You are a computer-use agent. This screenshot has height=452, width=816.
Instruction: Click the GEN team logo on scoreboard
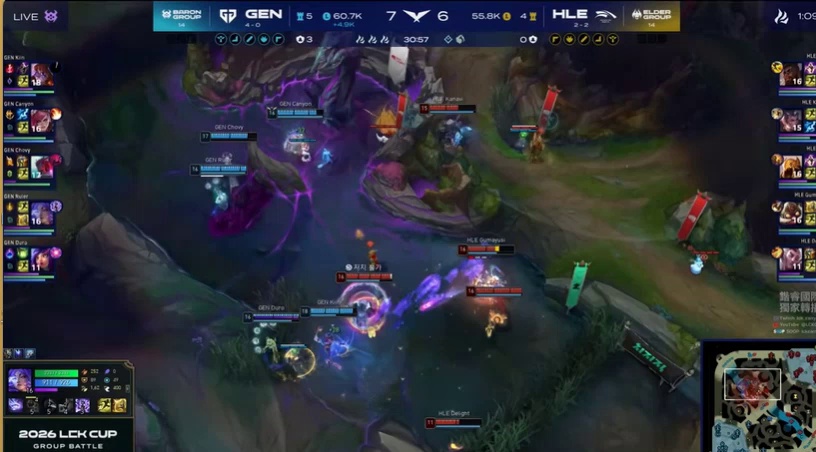[229, 15]
